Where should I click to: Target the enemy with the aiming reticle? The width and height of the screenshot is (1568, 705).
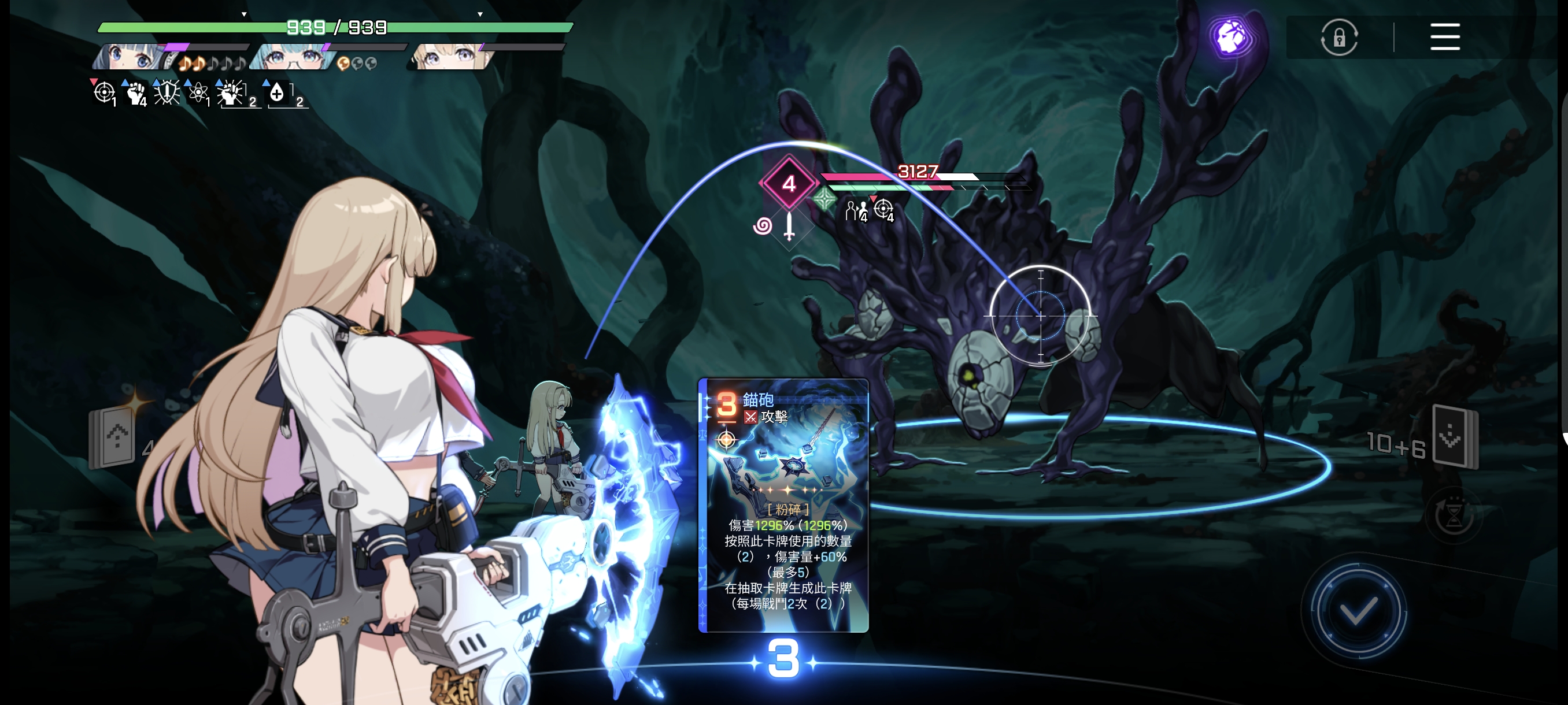tap(1040, 316)
